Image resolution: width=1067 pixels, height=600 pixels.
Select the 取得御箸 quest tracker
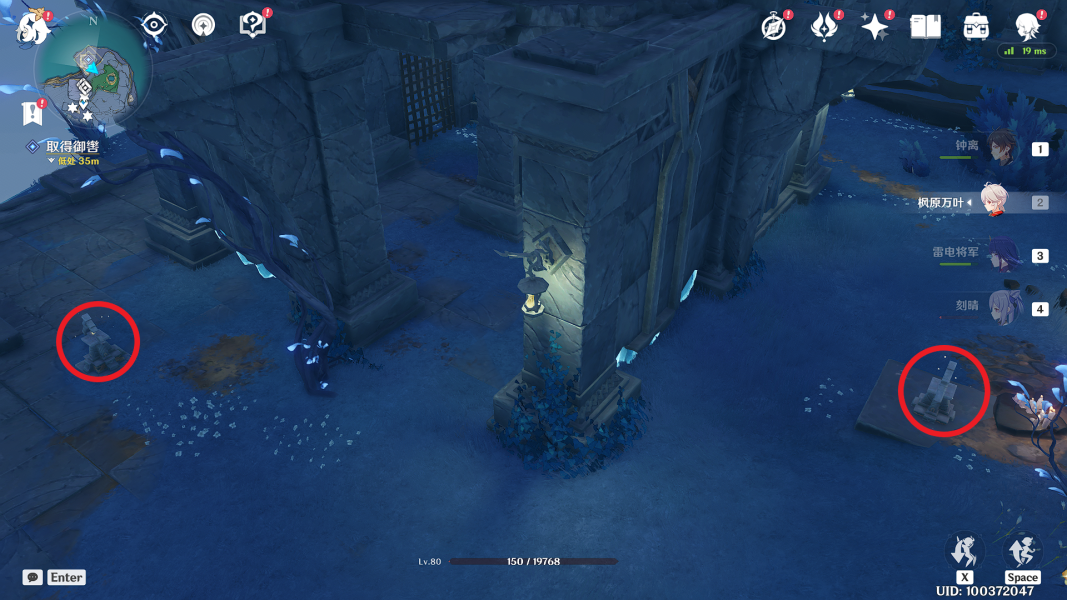pyautogui.click(x=72, y=146)
